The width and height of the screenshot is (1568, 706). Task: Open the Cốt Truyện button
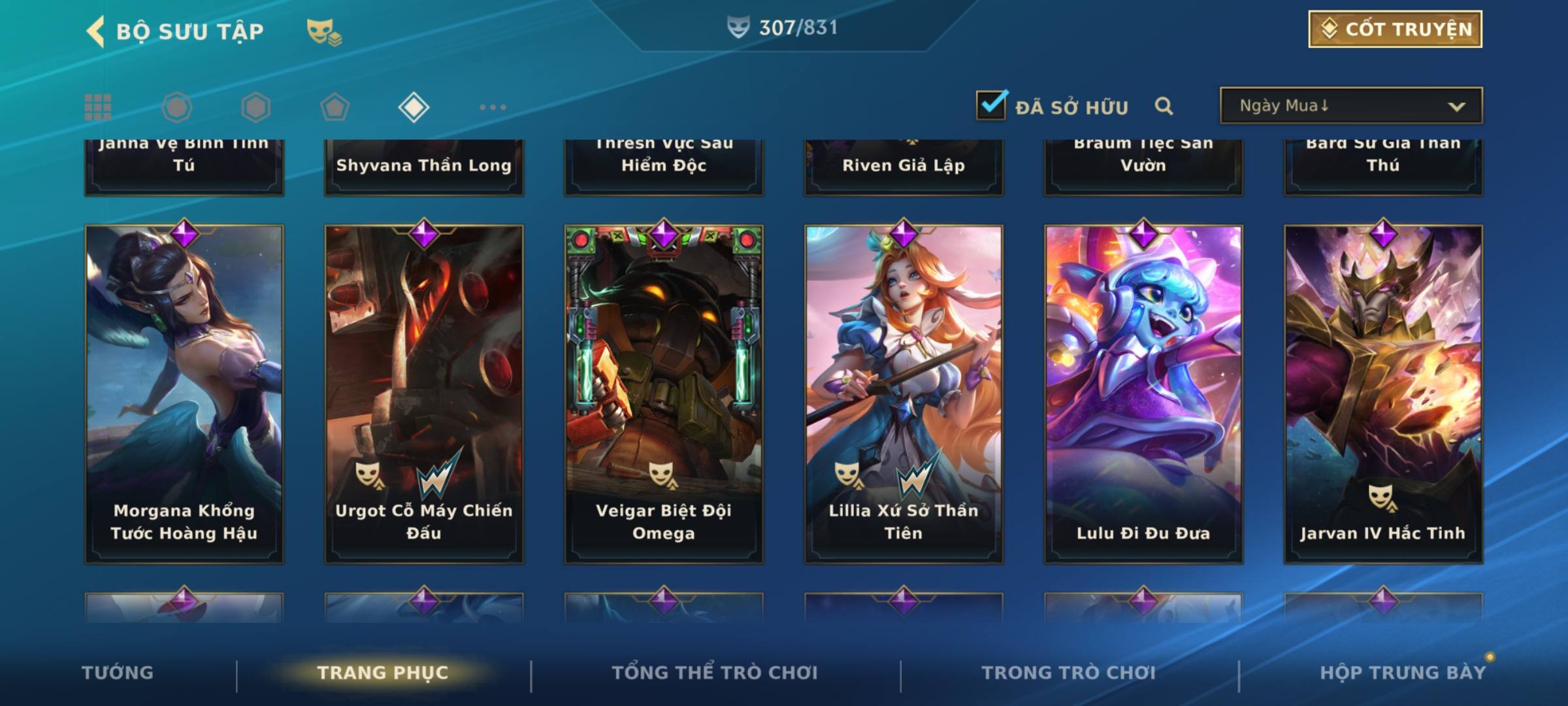coord(1395,29)
